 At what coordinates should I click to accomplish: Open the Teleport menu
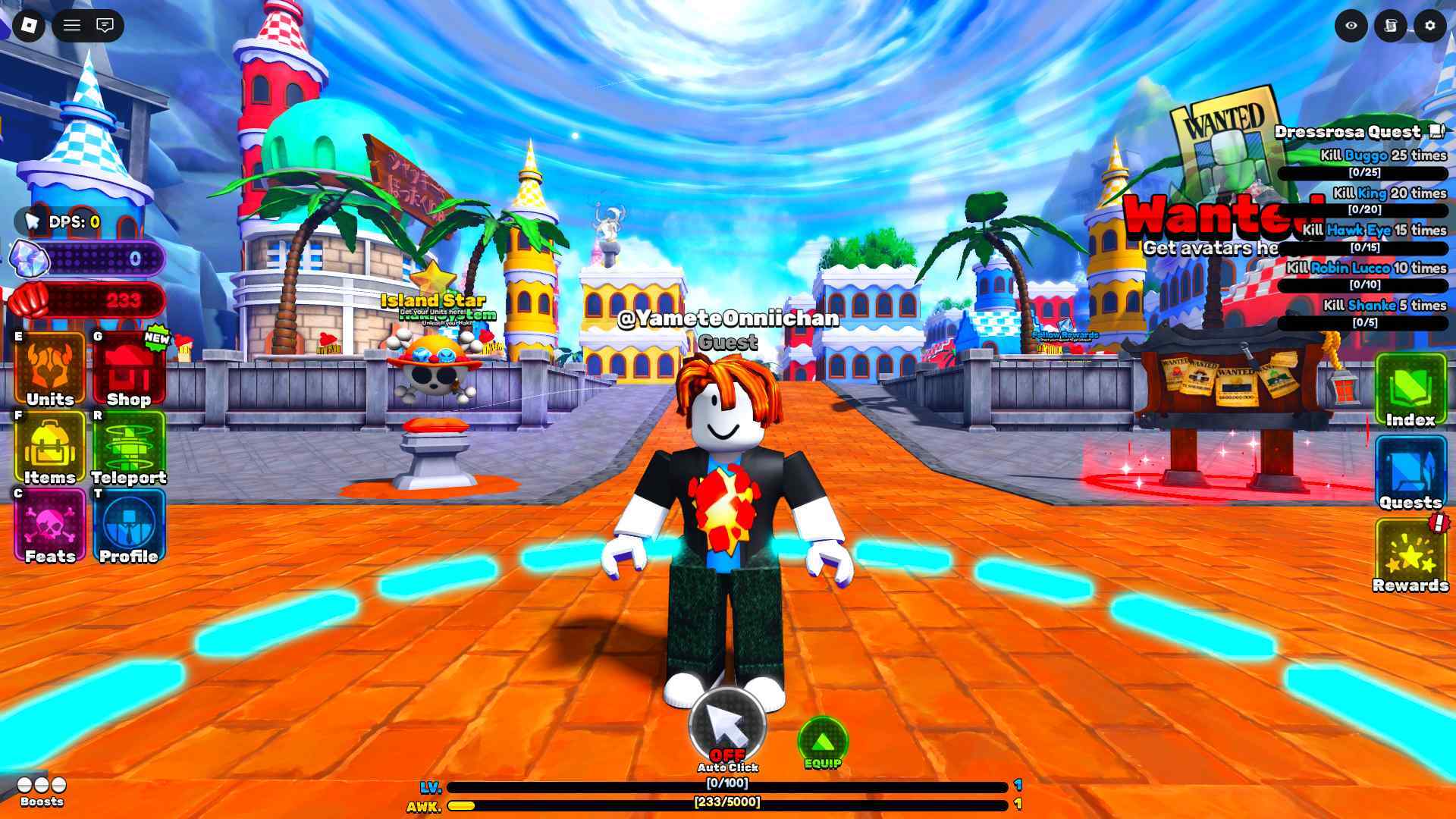[x=128, y=448]
